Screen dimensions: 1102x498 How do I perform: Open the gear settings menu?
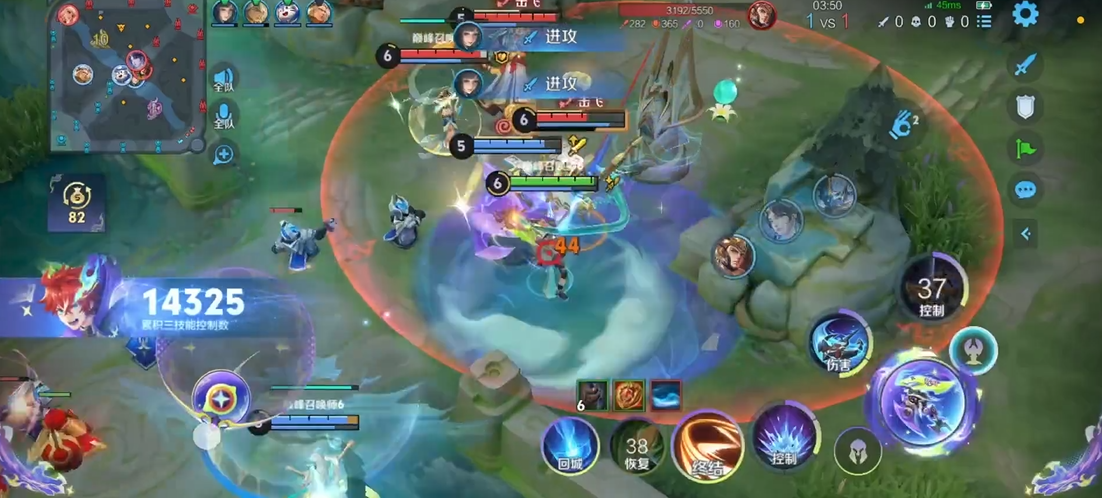pyautogui.click(x=1025, y=14)
